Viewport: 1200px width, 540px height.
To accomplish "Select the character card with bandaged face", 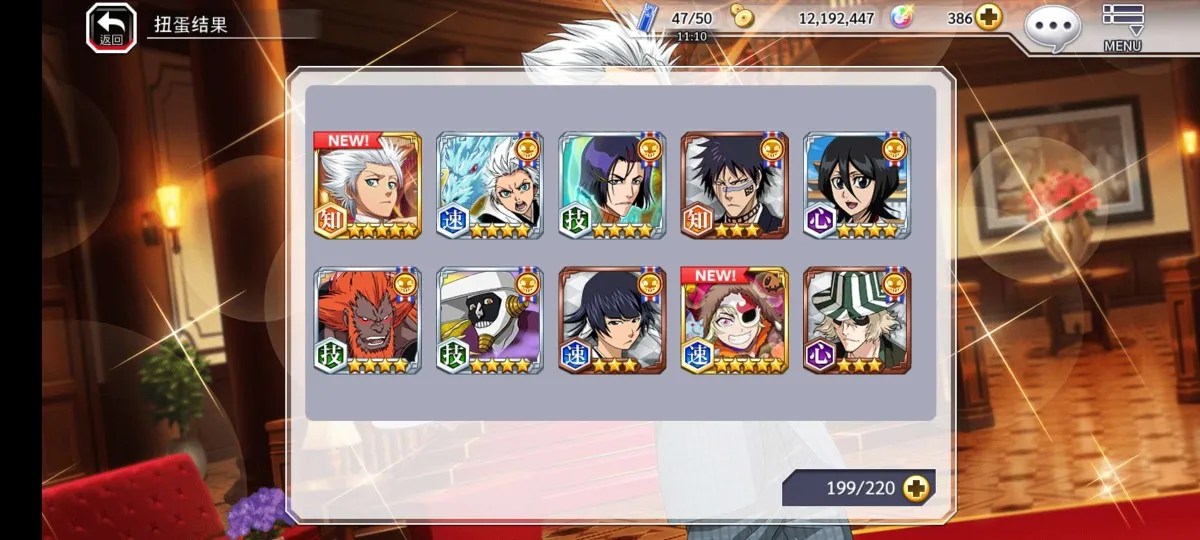I will coord(734,185).
